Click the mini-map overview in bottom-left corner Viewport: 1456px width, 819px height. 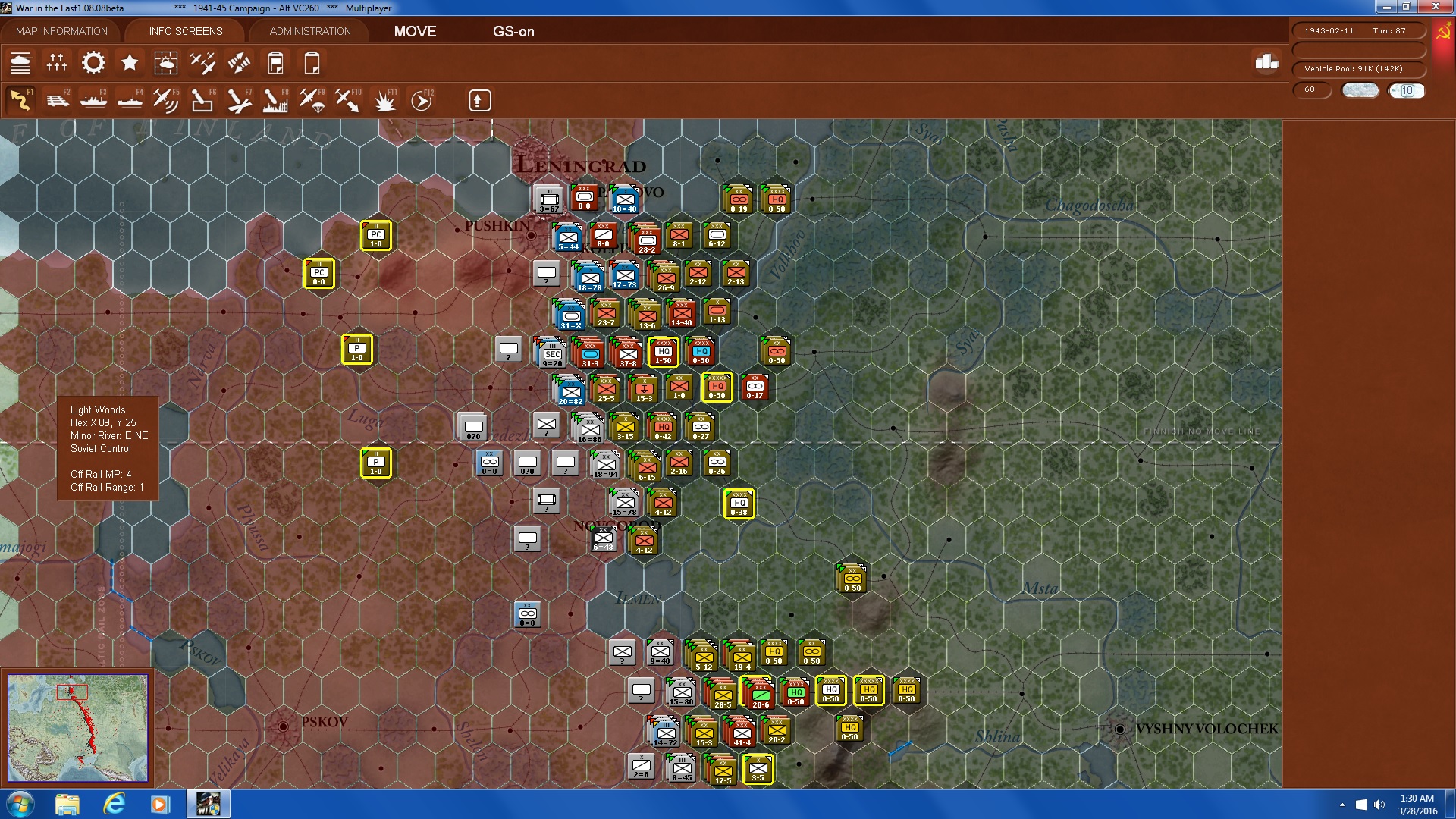78,728
